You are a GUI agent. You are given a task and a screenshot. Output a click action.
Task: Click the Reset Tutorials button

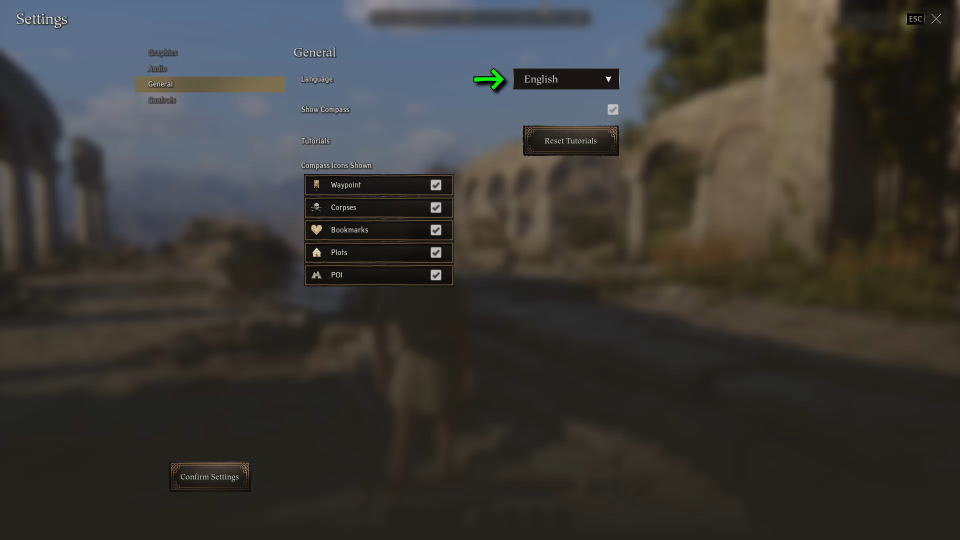tap(570, 141)
